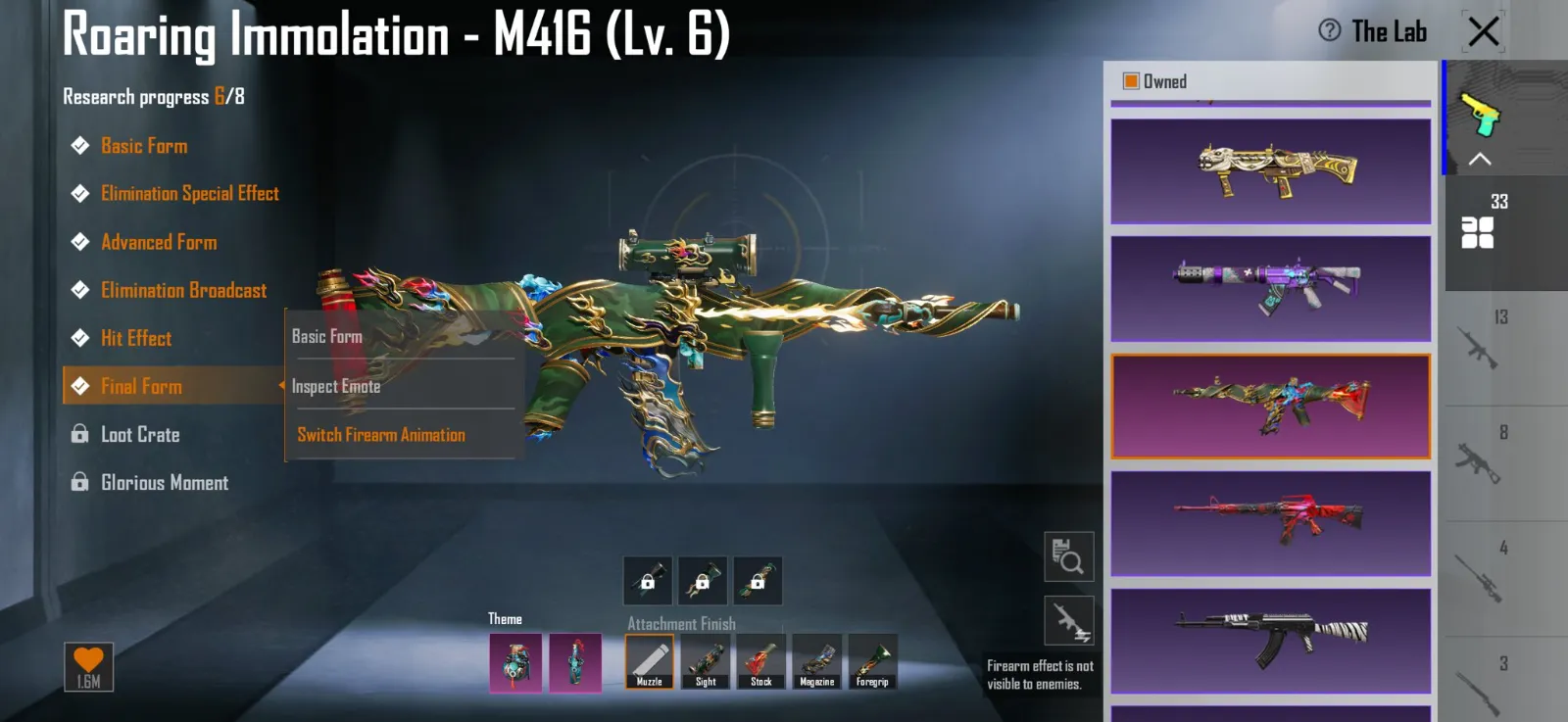Open the locked Loot Crate entry
The width and height of the screenshot is (1568, 722).
tap(140, 434)
